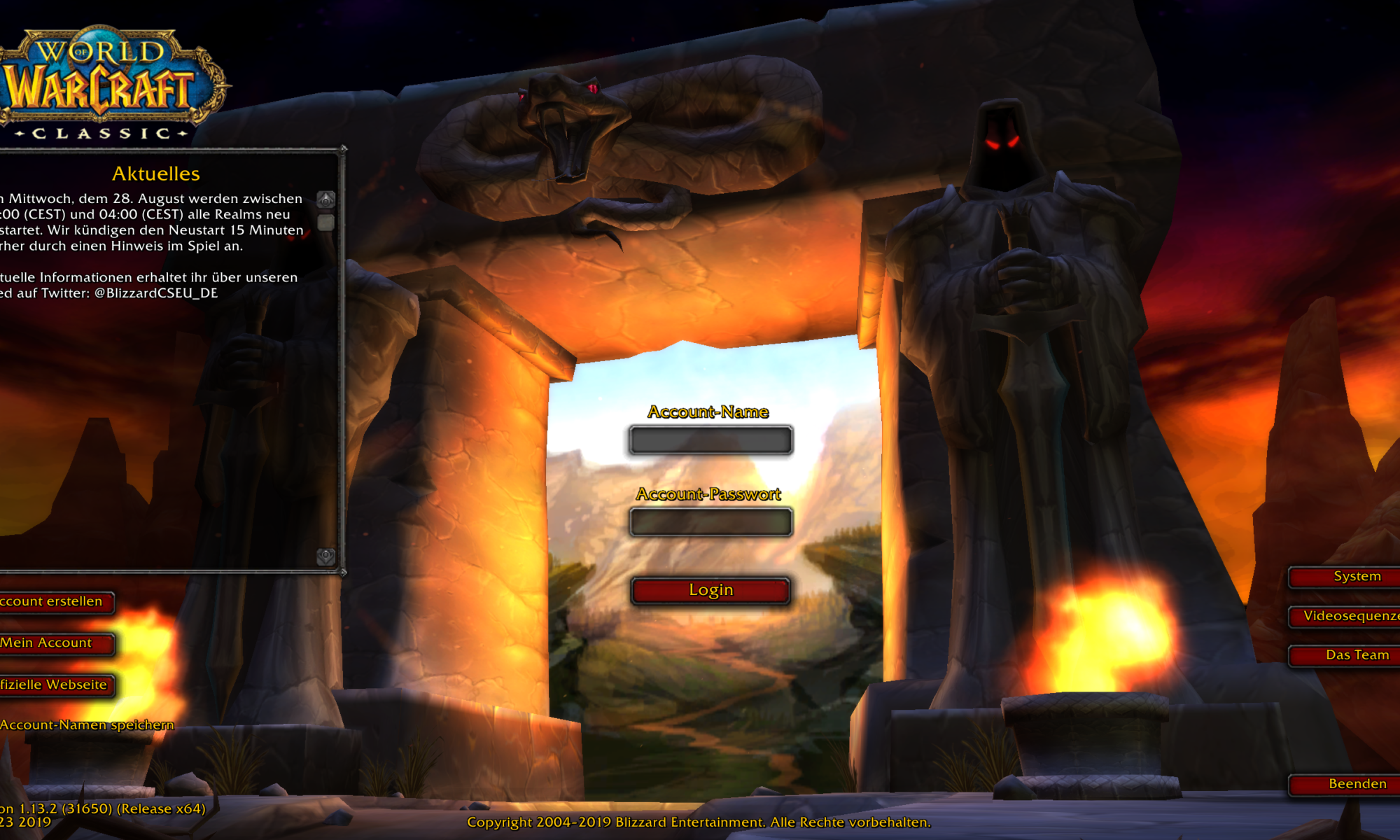The width and height of the screenshot is (1400, 840).
Task: Click the scroll-up arrow on the Aktuelles panel
Action: coord(325,199)
